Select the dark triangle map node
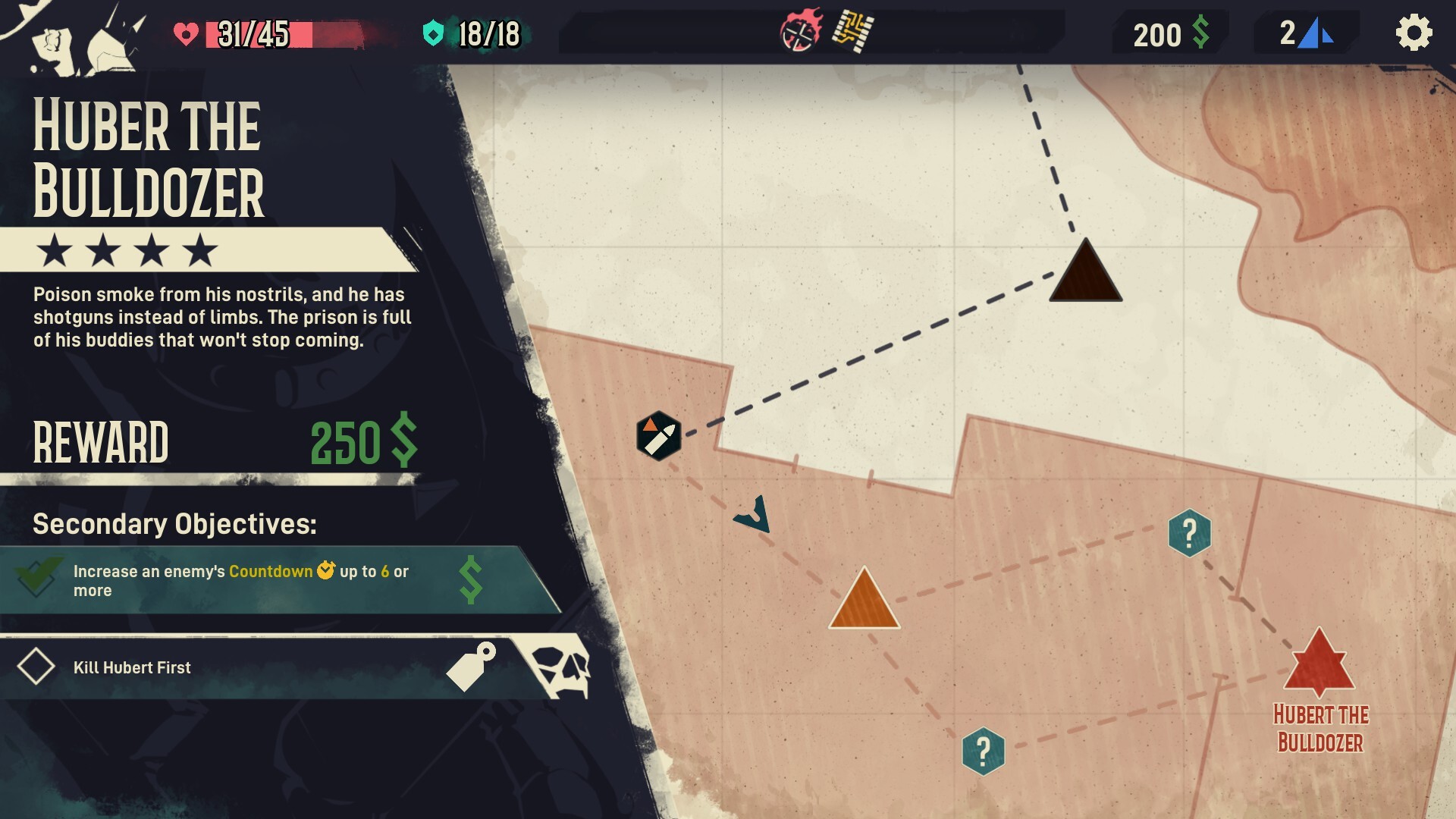Viewport: 1456px width, 819px height. click(1085, 275)
